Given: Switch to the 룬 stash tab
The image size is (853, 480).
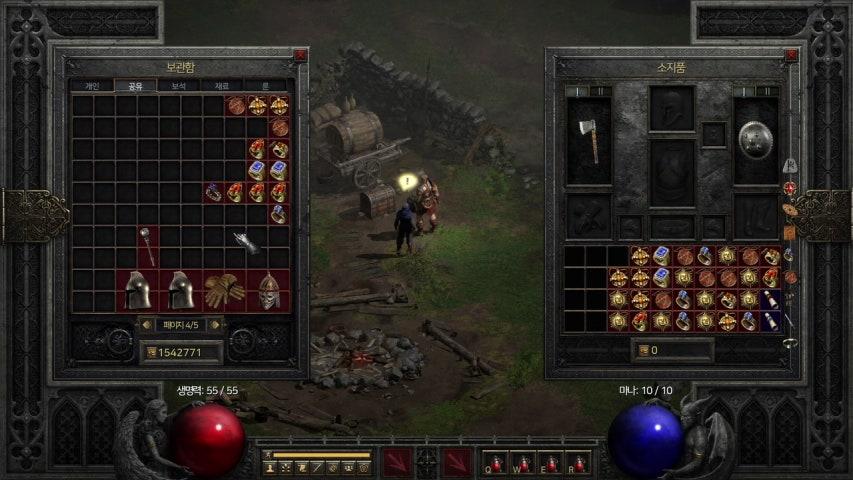Looking at the screenshot, I should pos(265,86).
